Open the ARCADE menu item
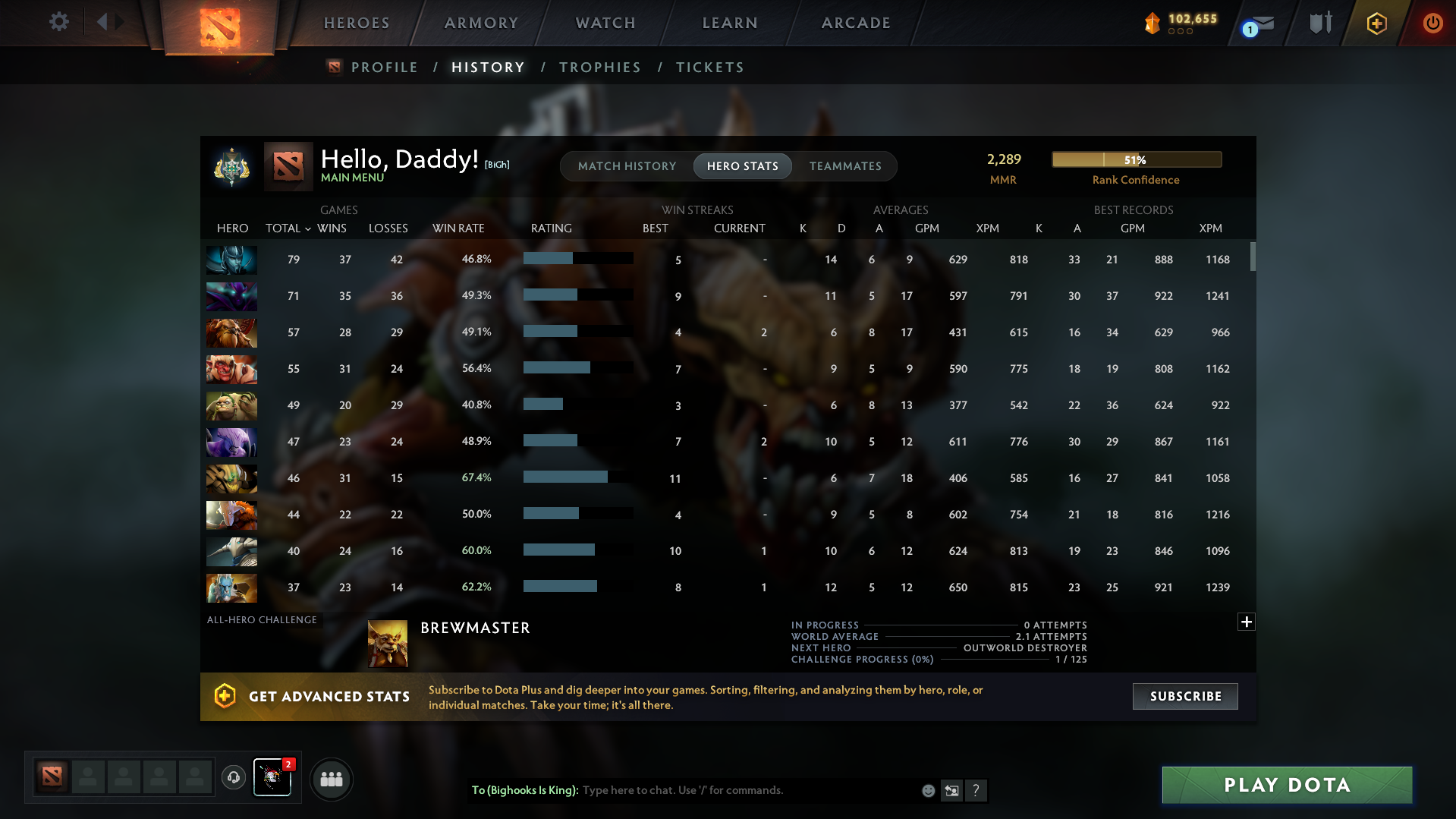 point(856,23)
